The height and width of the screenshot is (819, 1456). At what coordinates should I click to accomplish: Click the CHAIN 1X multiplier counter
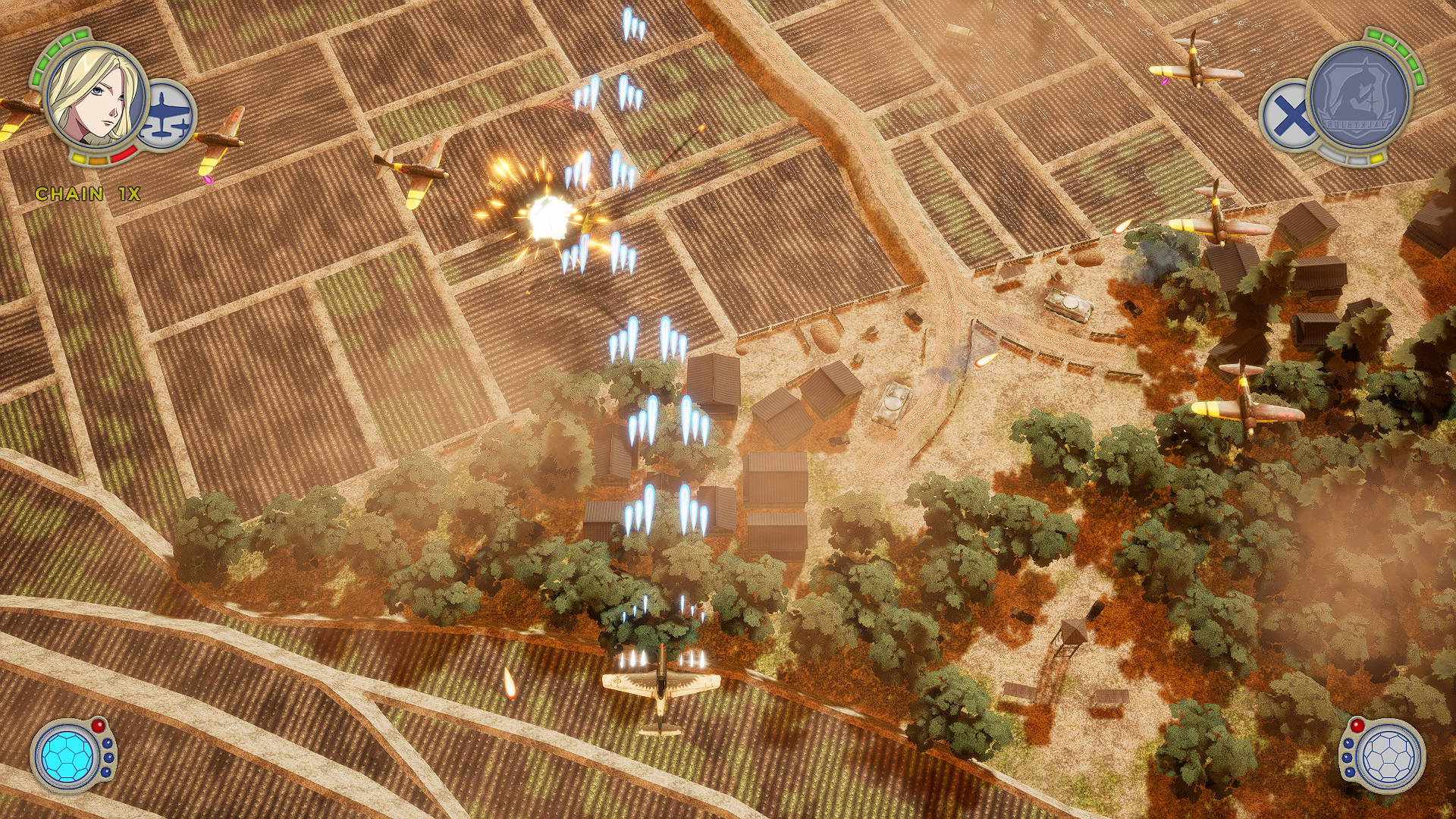pyautogui.click(x=89, y=193)
